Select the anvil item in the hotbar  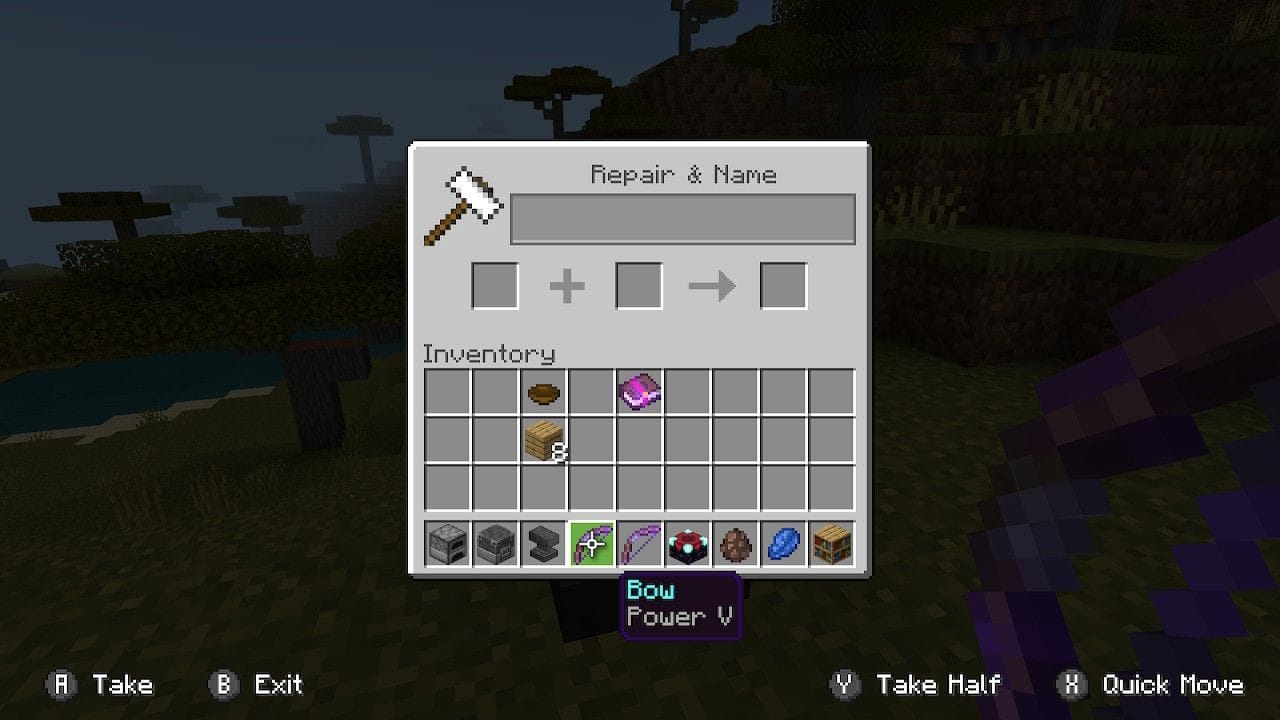point(542,543)
